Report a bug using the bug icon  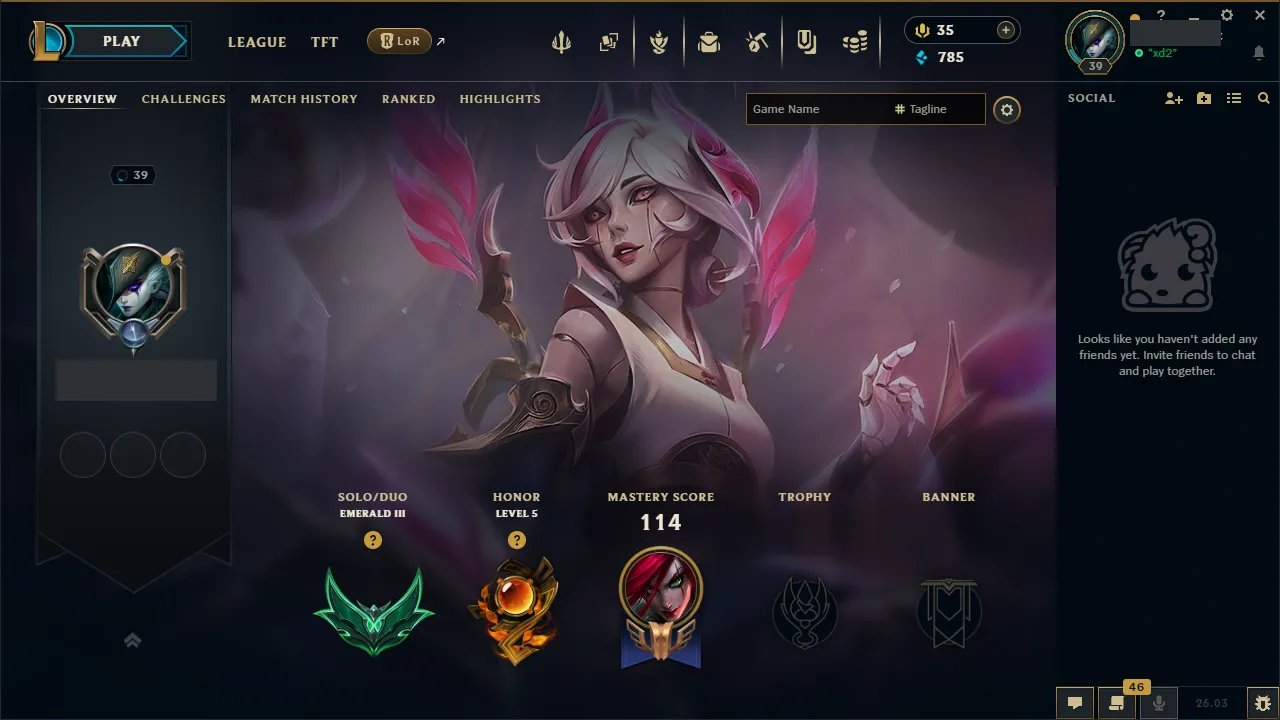[1261, 702]
